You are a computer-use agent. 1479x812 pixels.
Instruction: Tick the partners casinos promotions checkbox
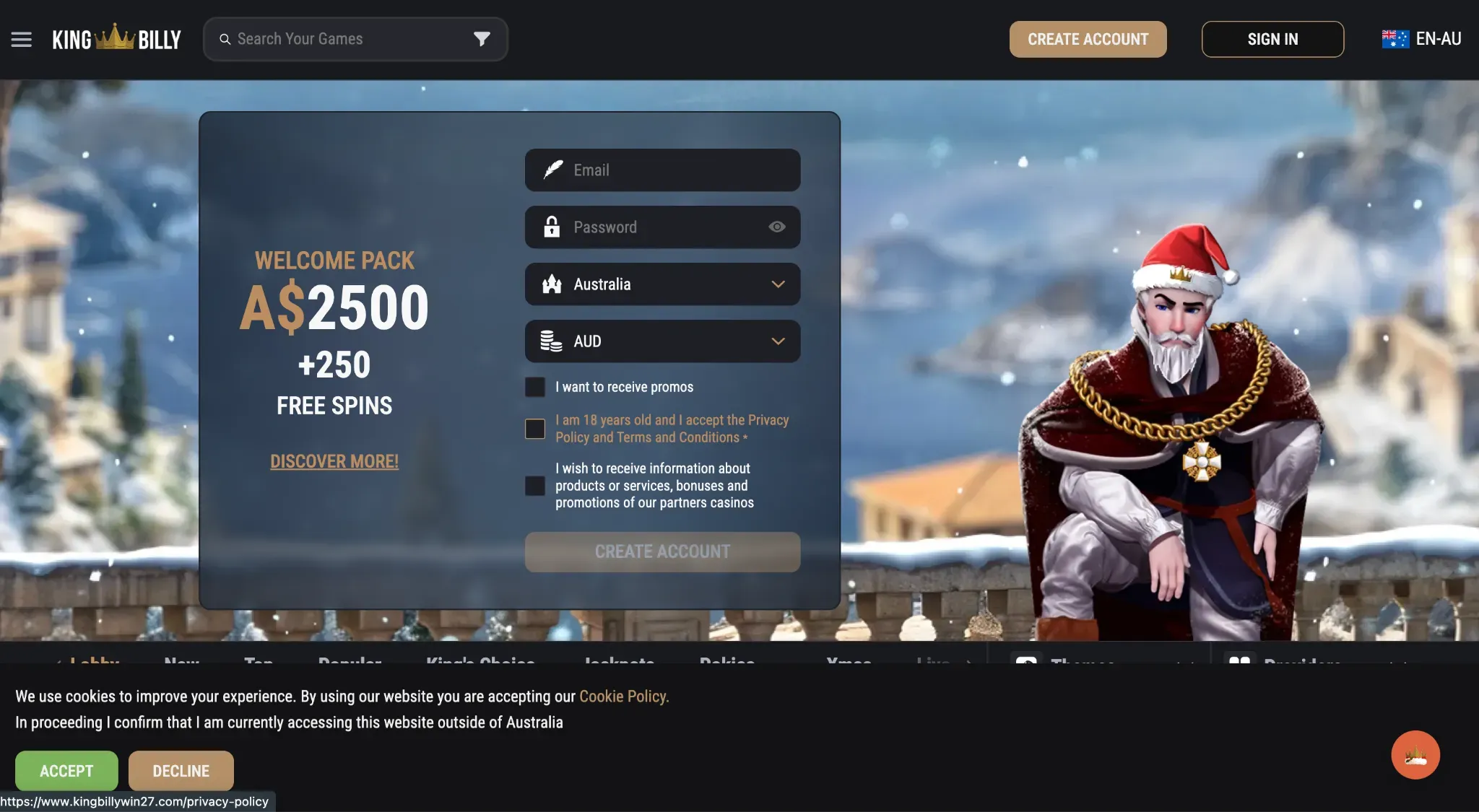click(534, 486)
